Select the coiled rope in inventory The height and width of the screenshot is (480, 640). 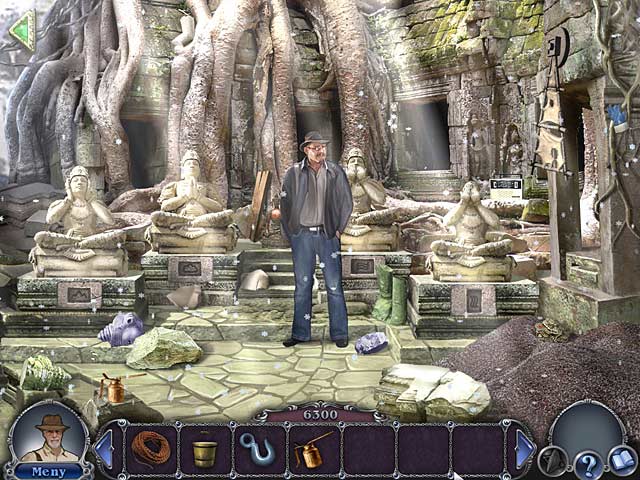click(151, 449)
